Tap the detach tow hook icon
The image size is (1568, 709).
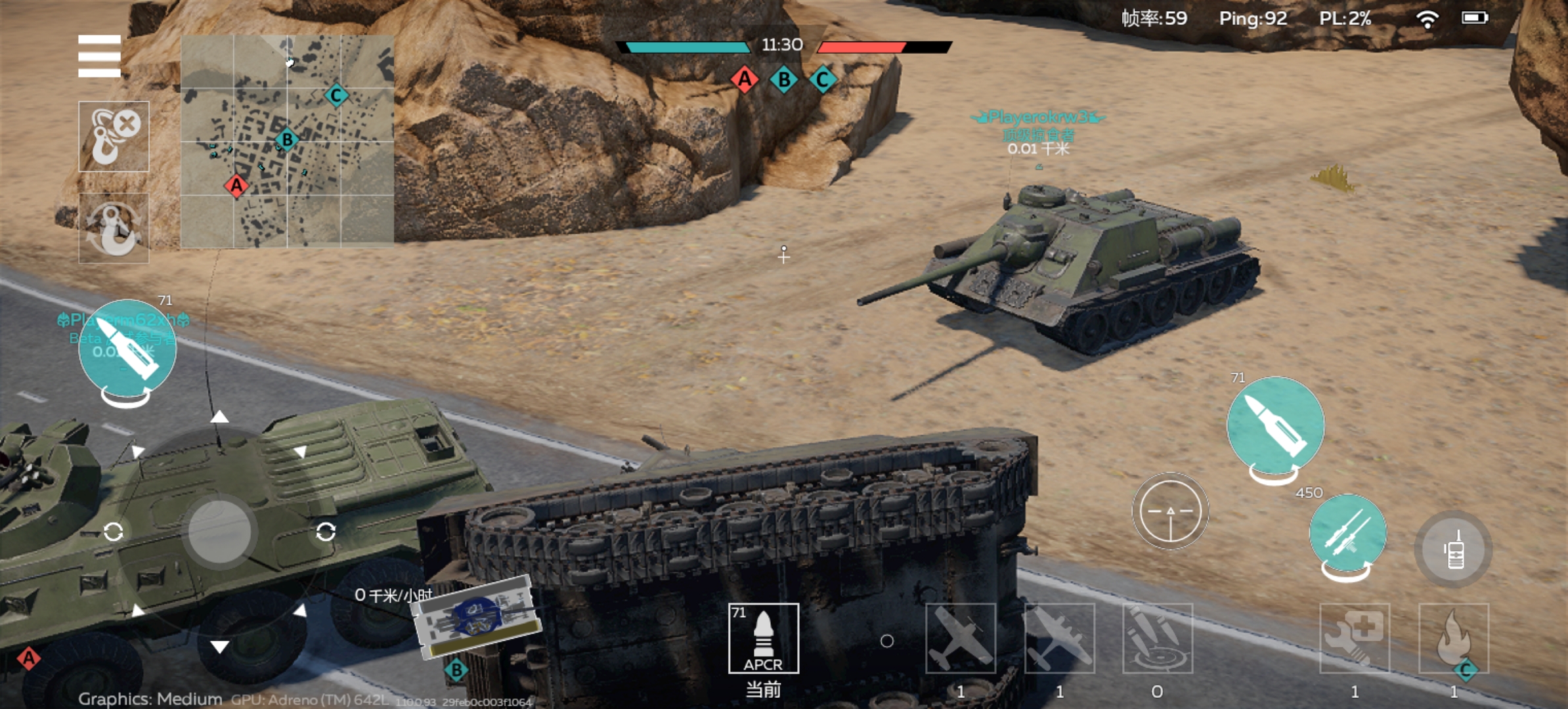coord(114,137)
